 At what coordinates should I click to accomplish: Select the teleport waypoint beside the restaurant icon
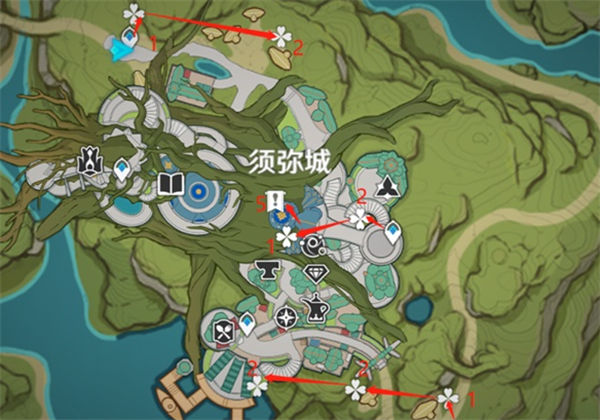point(245,321)
